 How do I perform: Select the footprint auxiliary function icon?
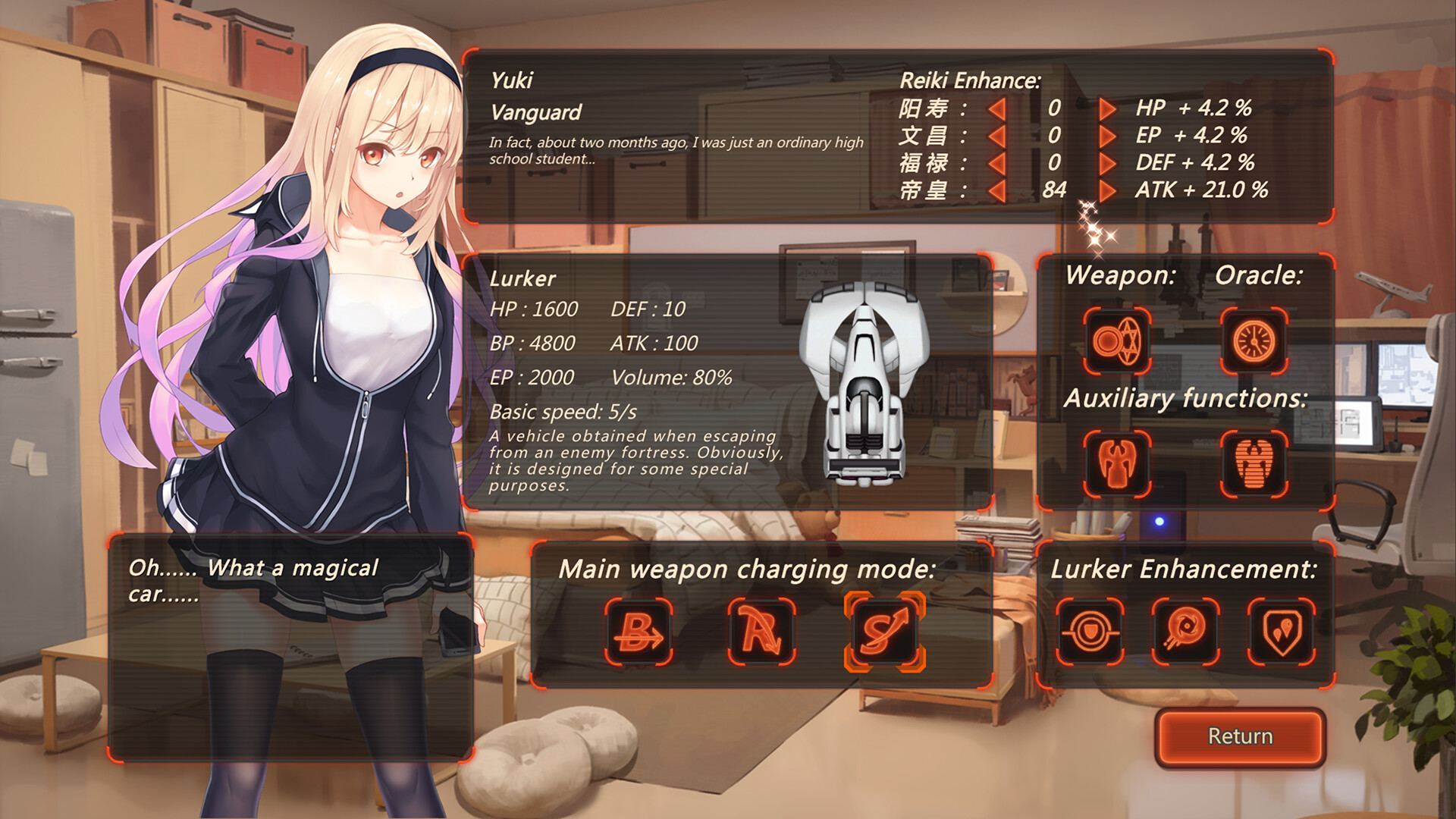pyautogui.click(x=1254, y=464)
